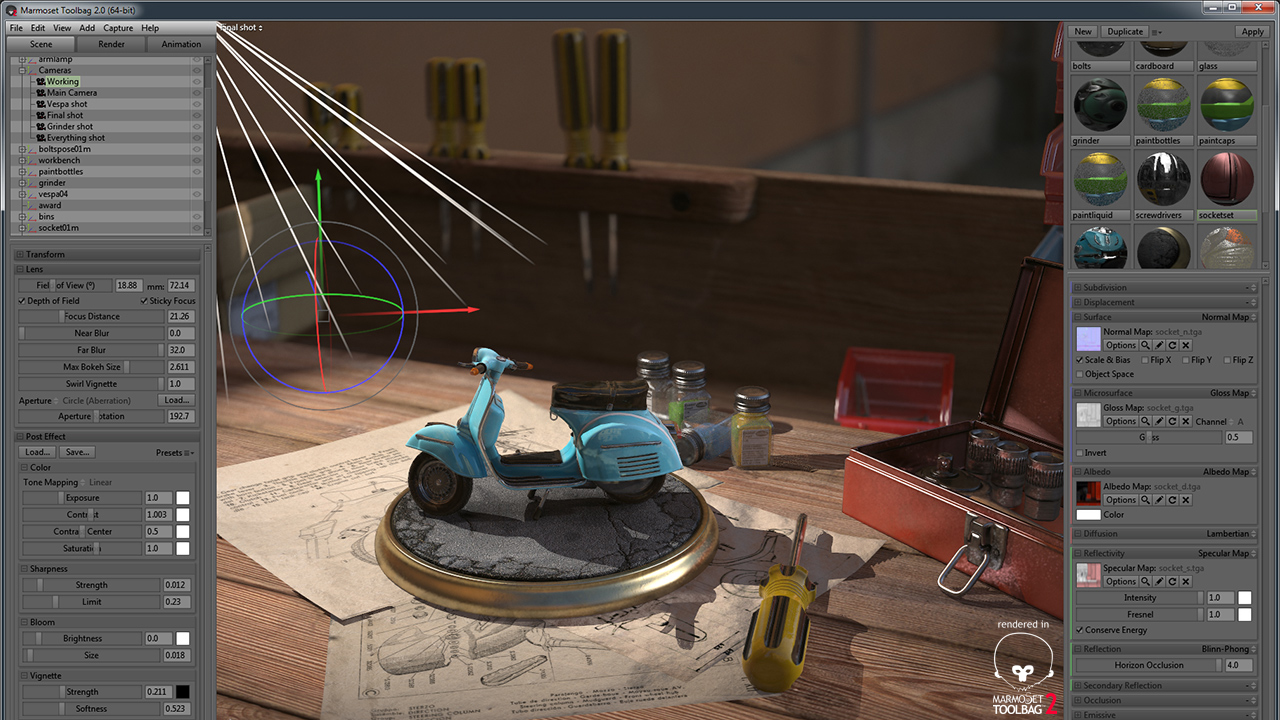Remove the Albedo Map via the X icon

(x=1185, y=500)
